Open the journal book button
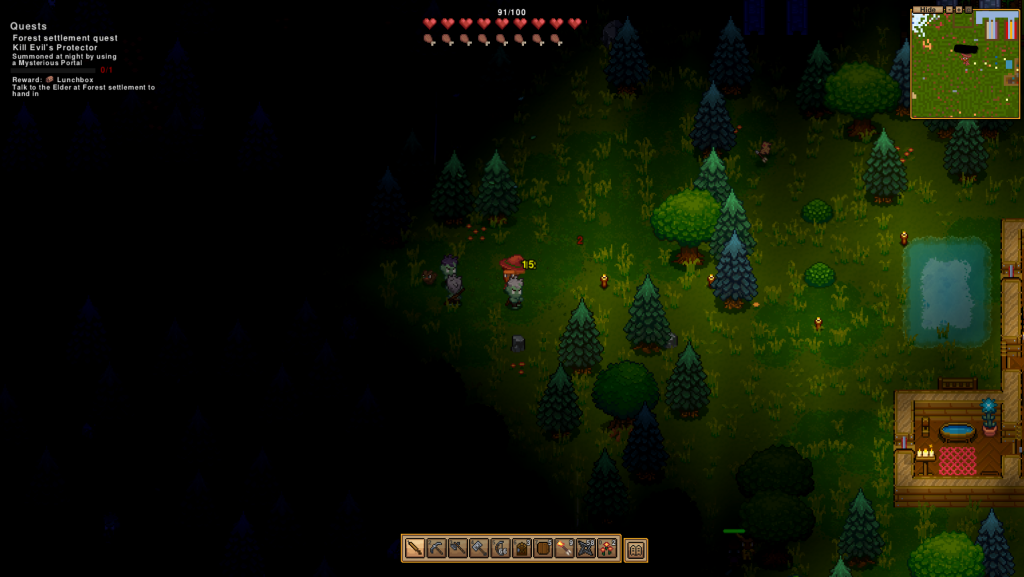The image size is (1024, 577). click(636, 549)
